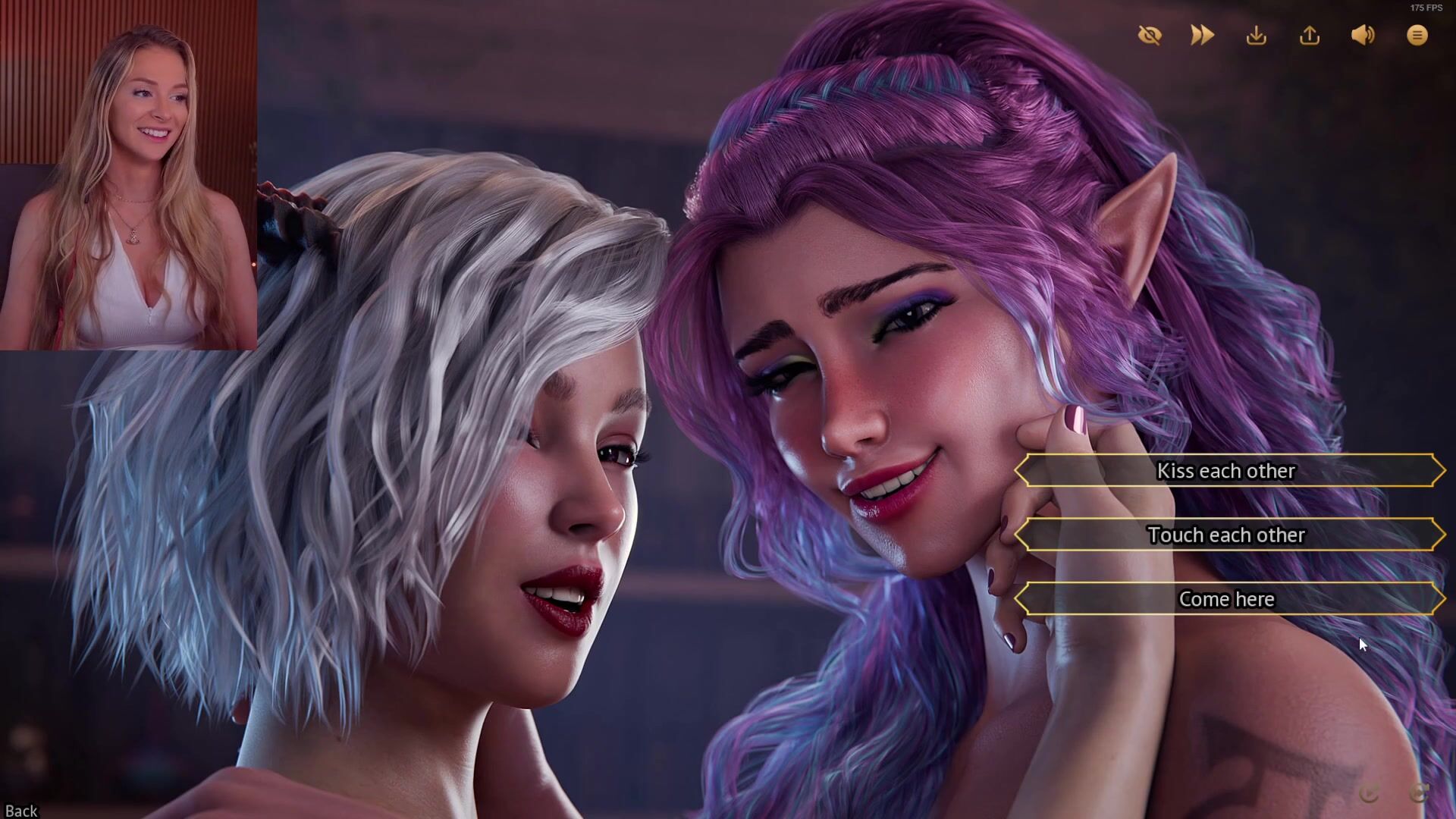The height and width of the screenshot is (819, 1456).
Task: Go back using the Back button
Action: [20, 811]
